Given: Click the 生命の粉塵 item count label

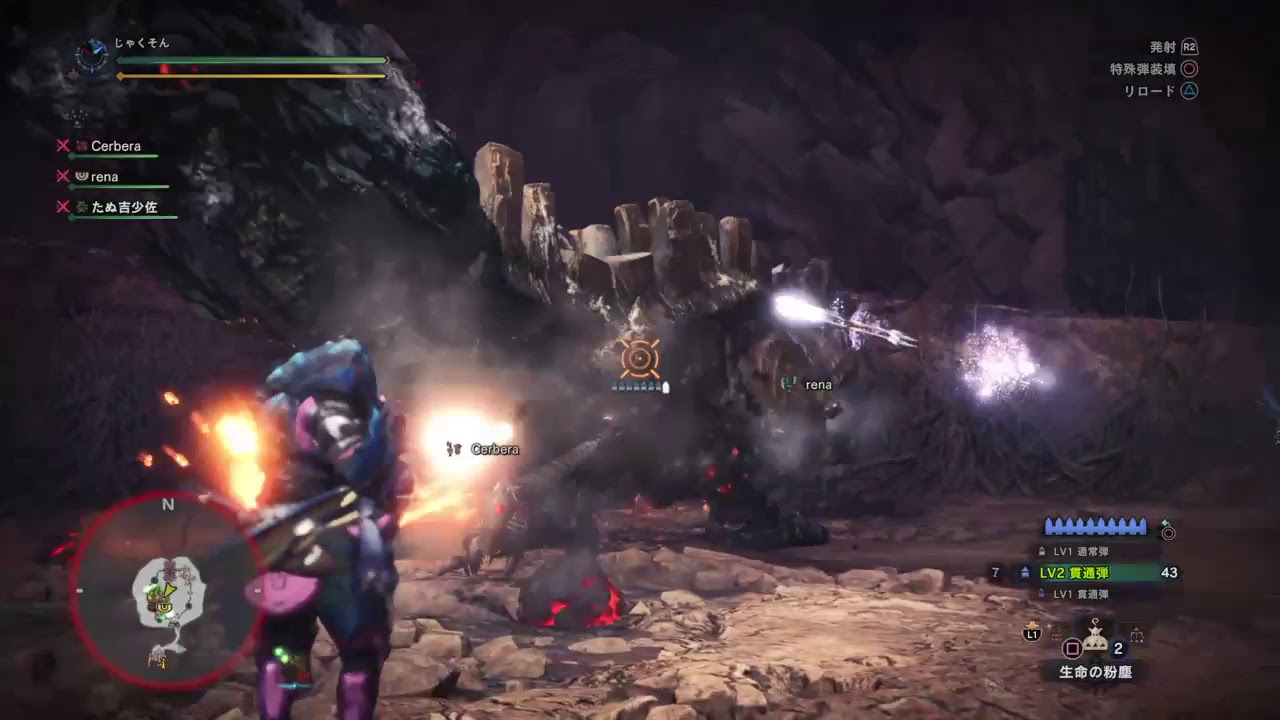Looking at the screenshot, I should (x=1117, y=649).
